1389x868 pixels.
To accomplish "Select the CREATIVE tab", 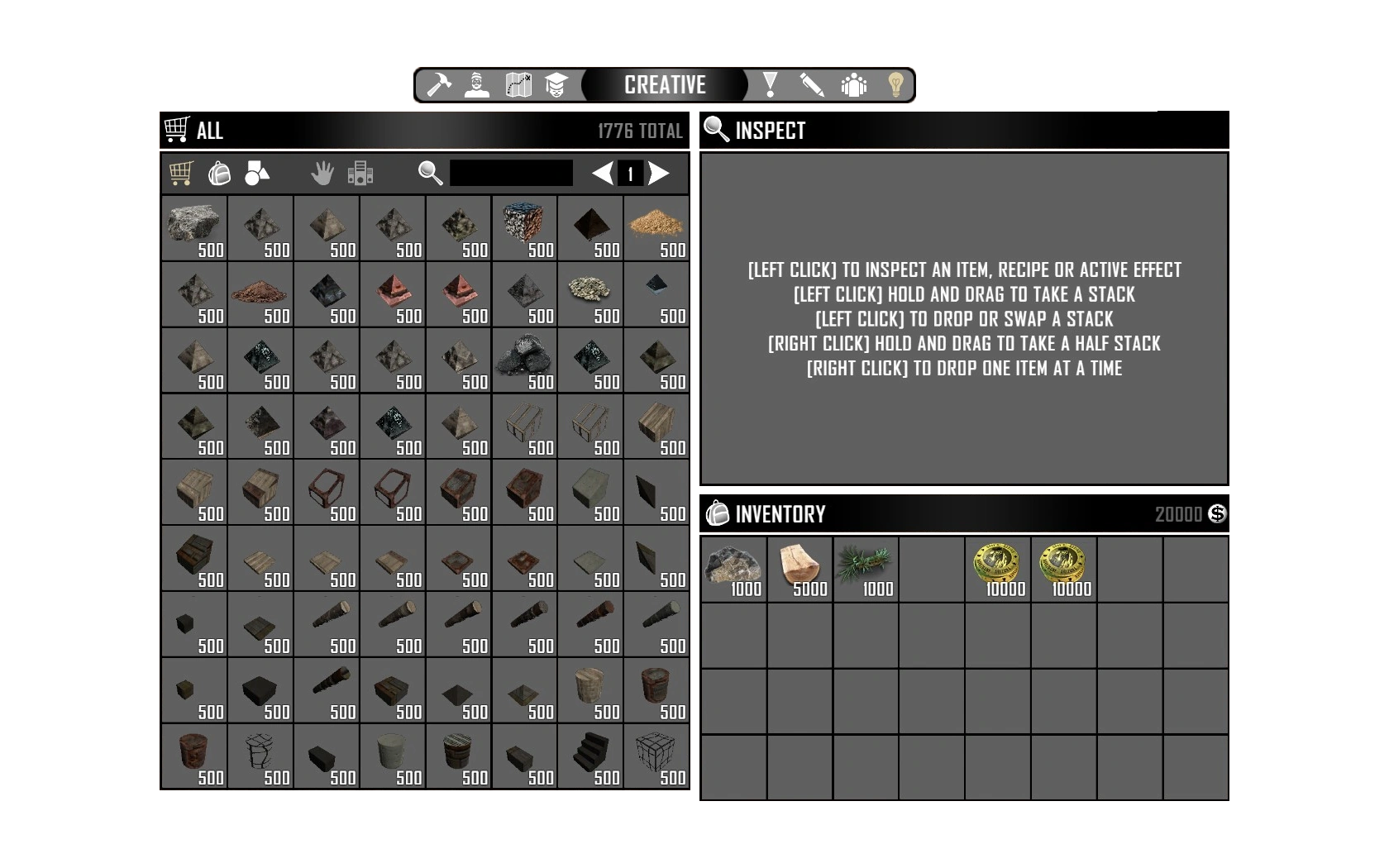I will [666, 85].
